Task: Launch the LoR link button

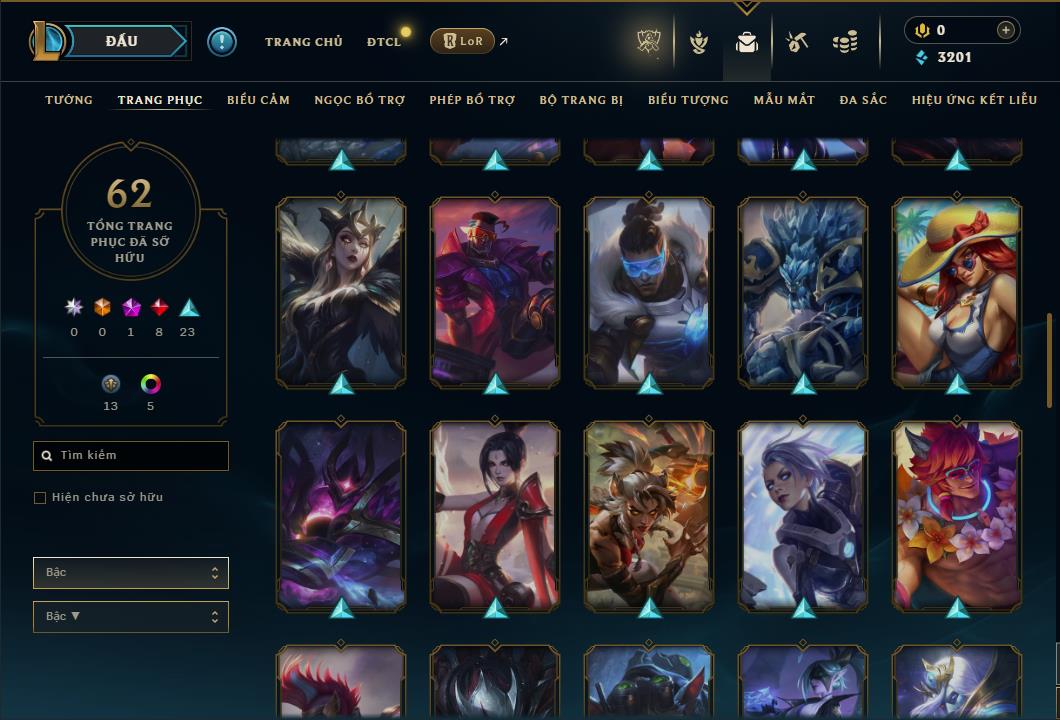Action: (x=462, y=41)
